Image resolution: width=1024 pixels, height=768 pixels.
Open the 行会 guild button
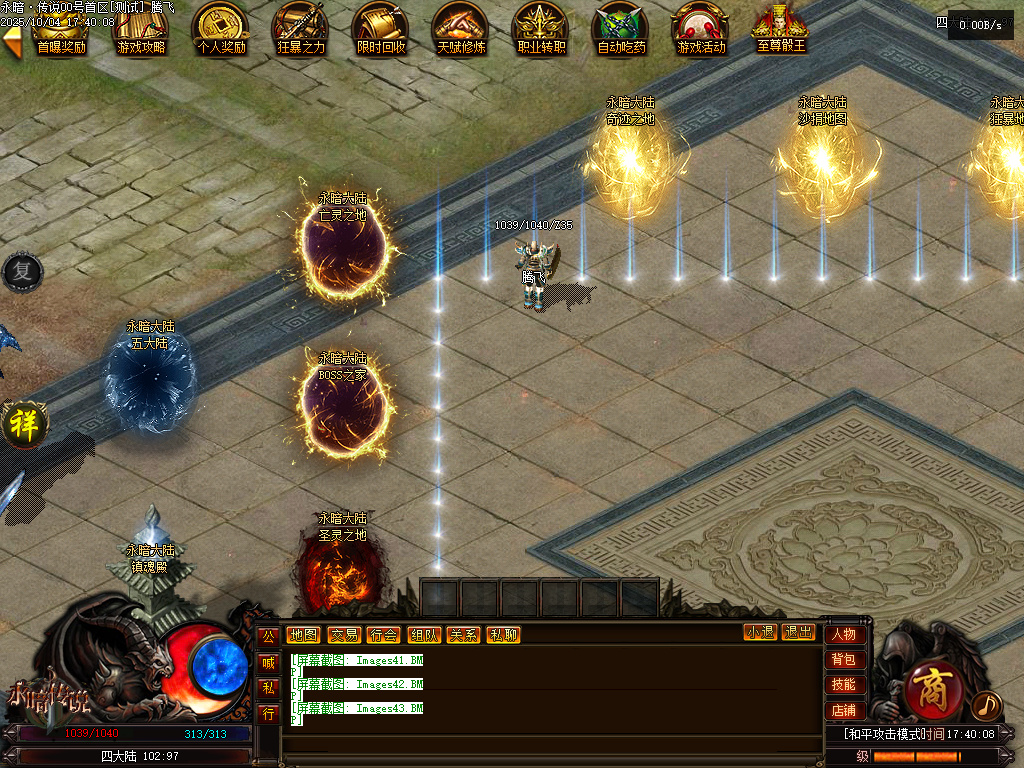tap(383, 635)
